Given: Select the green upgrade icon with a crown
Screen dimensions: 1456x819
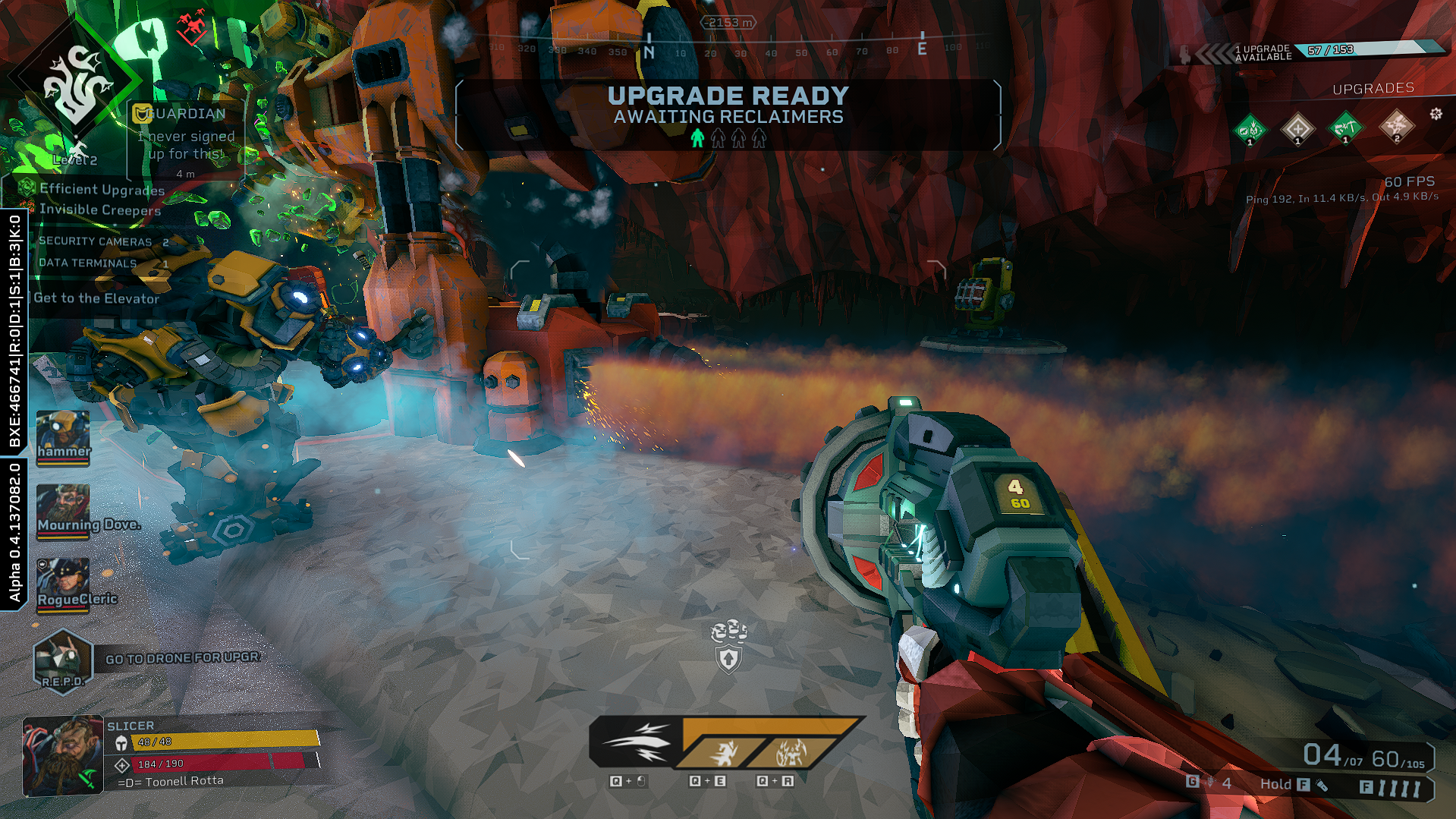Looking at the screenshot, I should point(1250,129).
